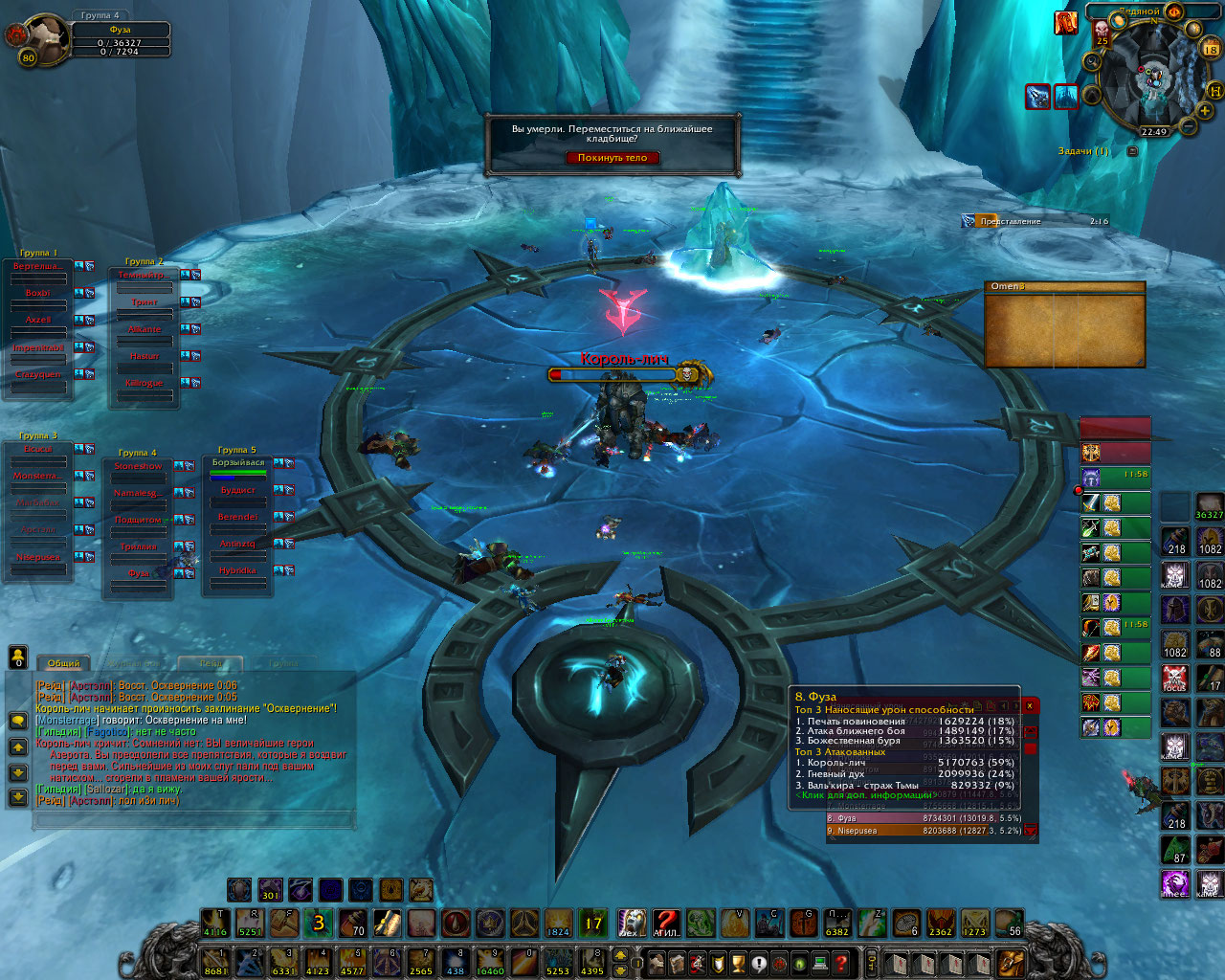Image resolution: width=1225 pixels, height=980 pixels.
Task: Open achievements via the gold trophy micro button
Action: [x=738, y=962]
